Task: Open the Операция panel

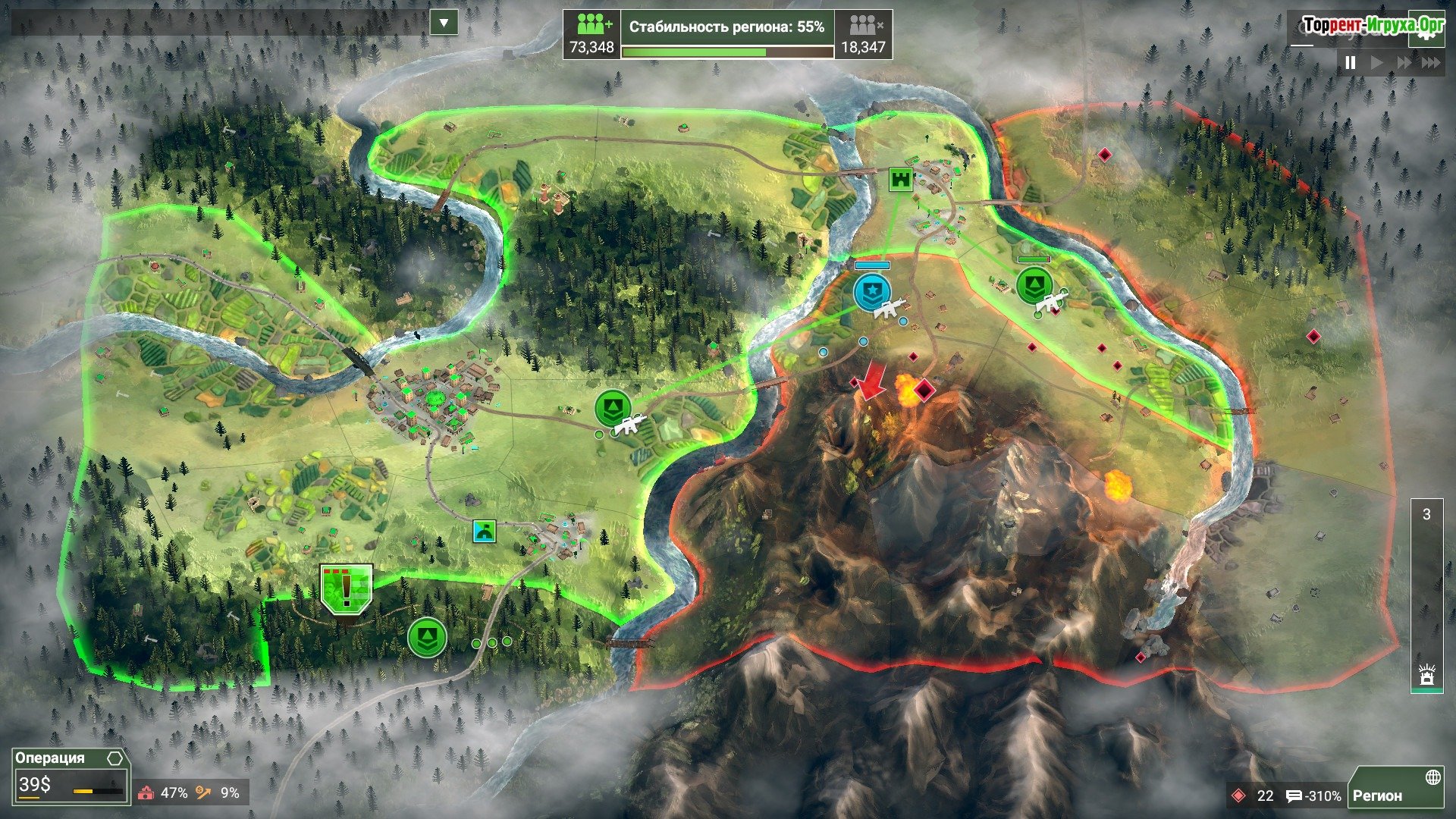Action: [49, 758]
